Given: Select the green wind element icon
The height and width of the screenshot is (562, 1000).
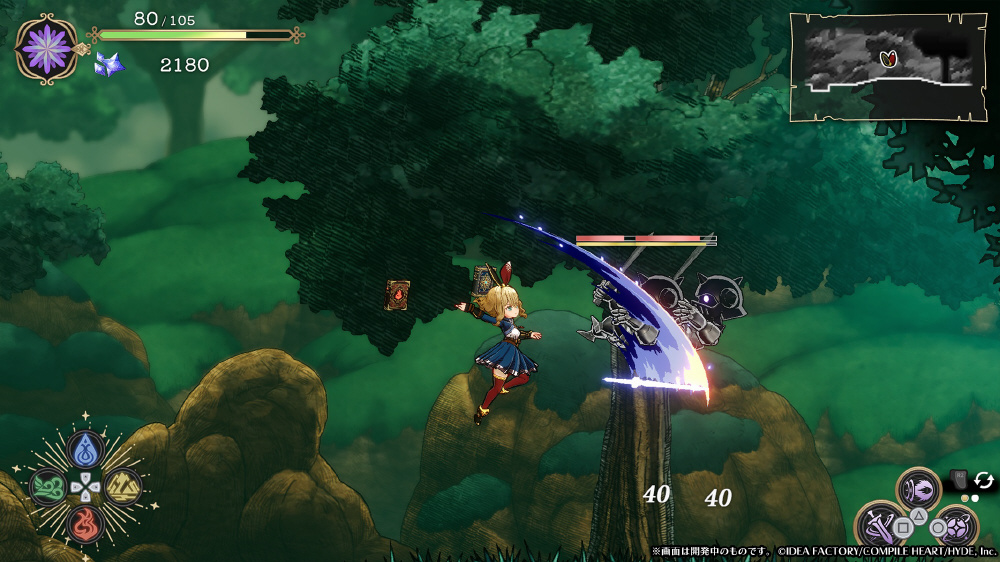Looking at the screenshot, I should (x=47, y=487).
